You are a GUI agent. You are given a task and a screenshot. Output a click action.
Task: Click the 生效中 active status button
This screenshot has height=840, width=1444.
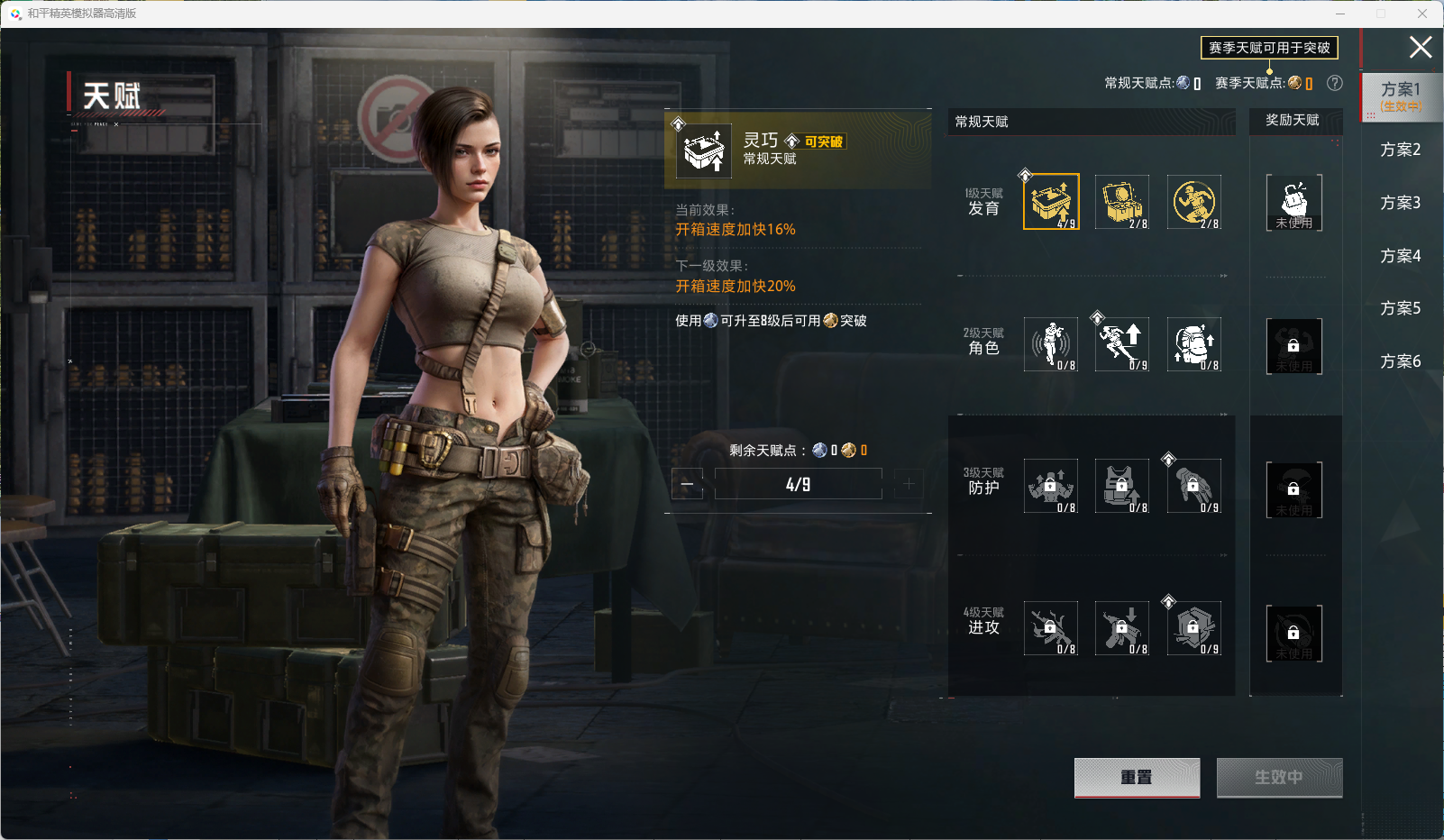pyautogui.click(x=1279, y=777)
